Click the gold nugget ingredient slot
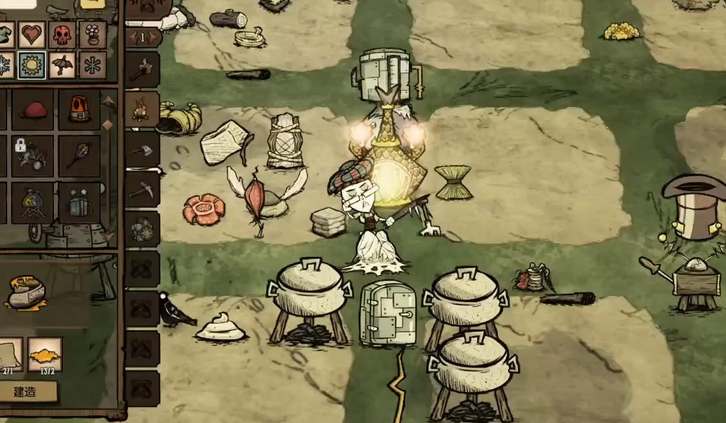Image resolution: width=726 pixels, height=423 pixels. (x=44, y=350)
